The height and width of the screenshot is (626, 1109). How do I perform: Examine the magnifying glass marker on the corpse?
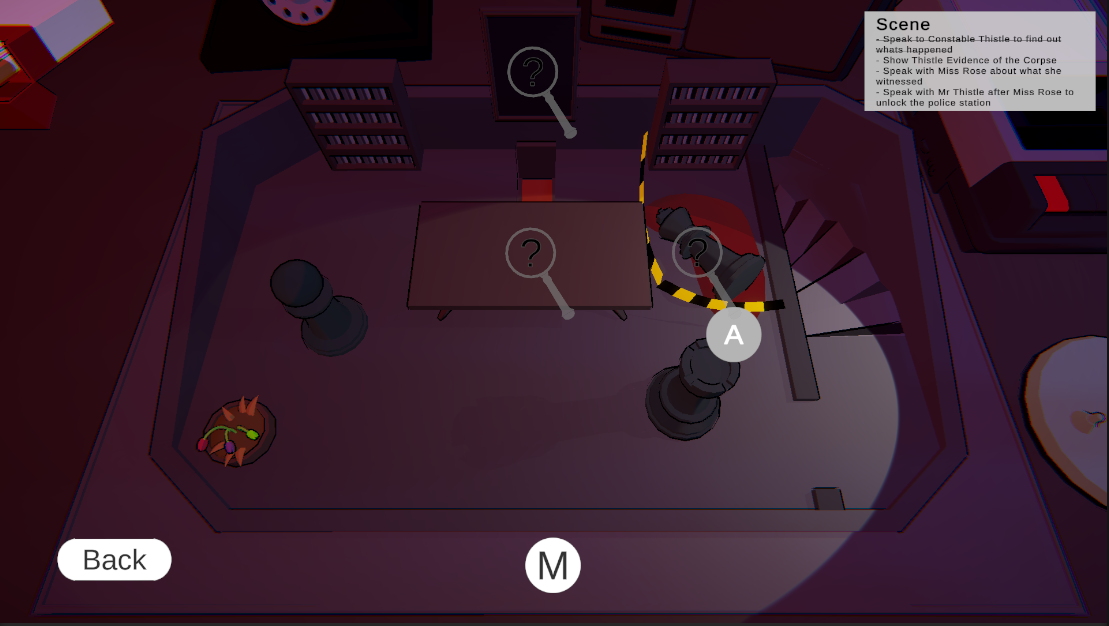tap(697, 252)
